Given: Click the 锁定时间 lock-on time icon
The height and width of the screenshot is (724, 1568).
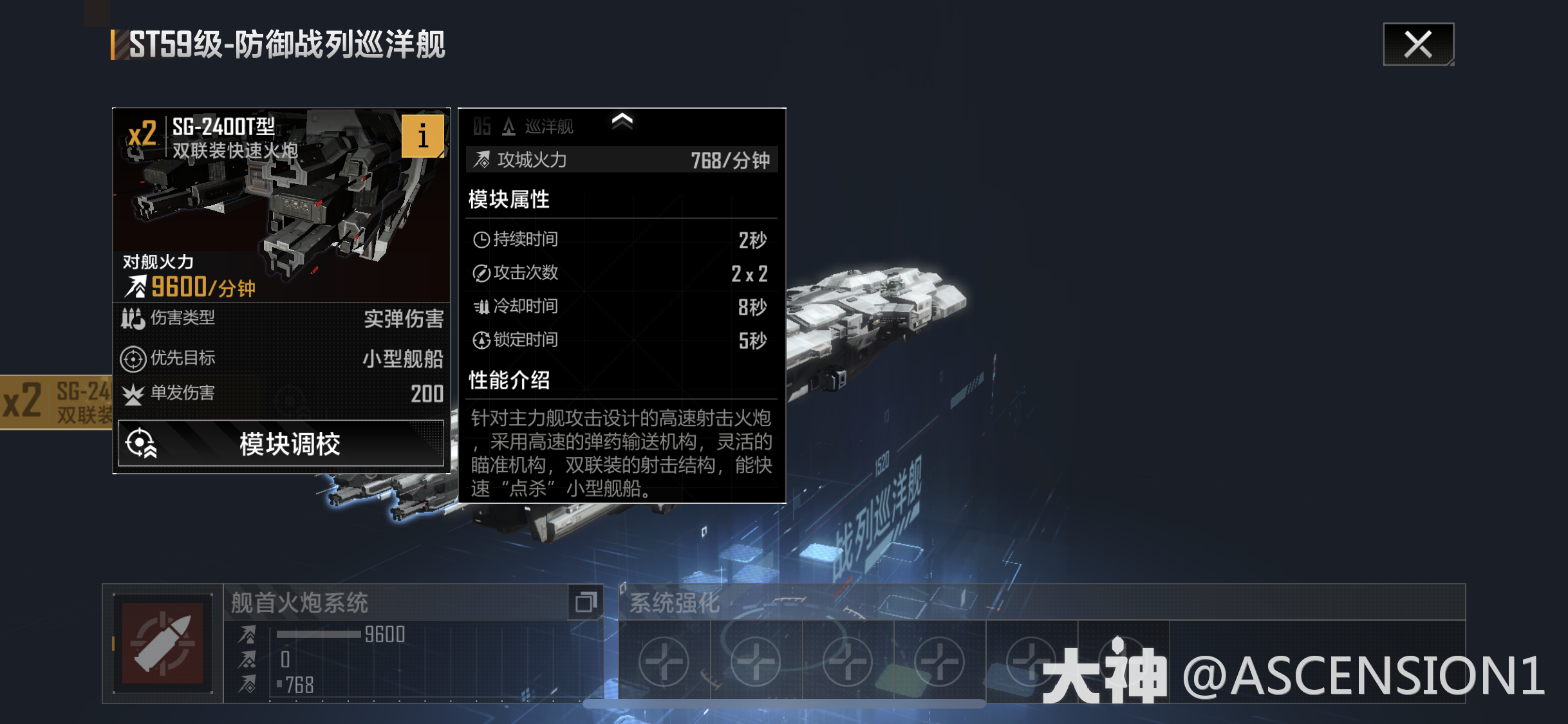Looking at the screenshot, I should pos(481,340).
